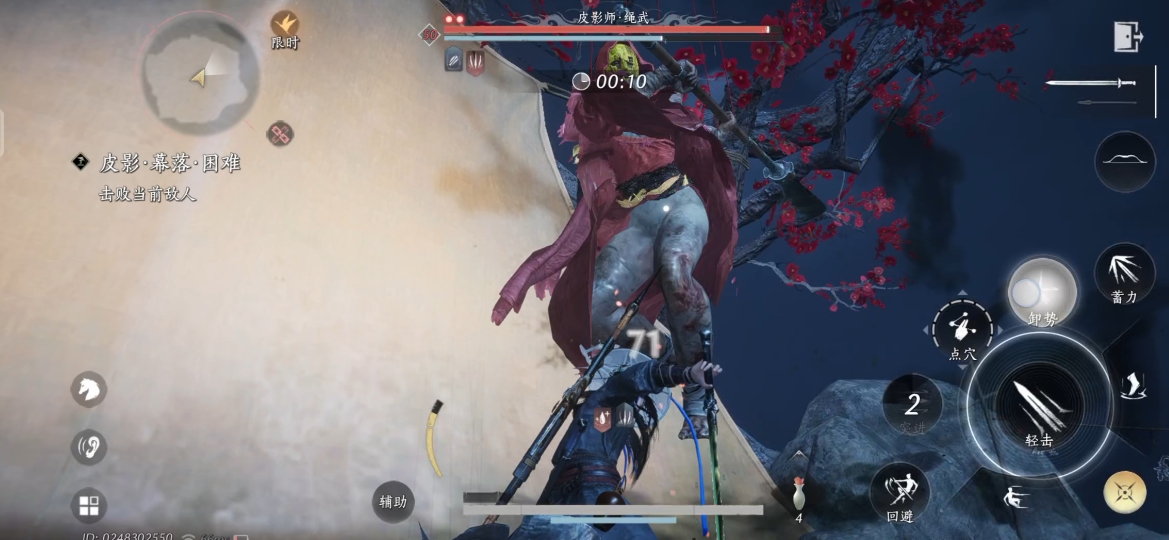Viewport: 1169px width, 540px height.
Task: Activate the 卸势 parry button
Action: coord(1041,292)
